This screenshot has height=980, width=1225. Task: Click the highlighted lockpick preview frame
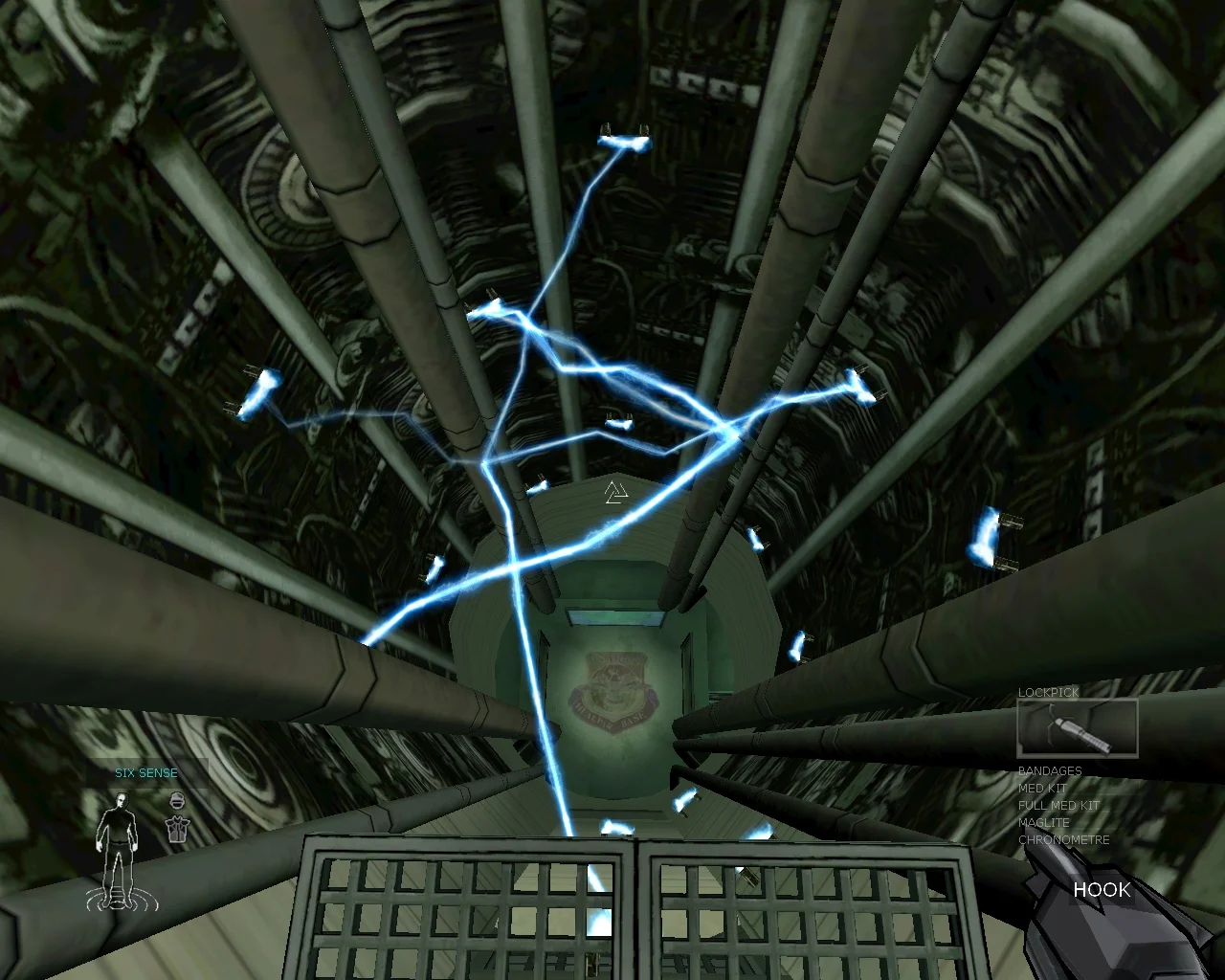pyautogui.click(x=1076, y=728)
